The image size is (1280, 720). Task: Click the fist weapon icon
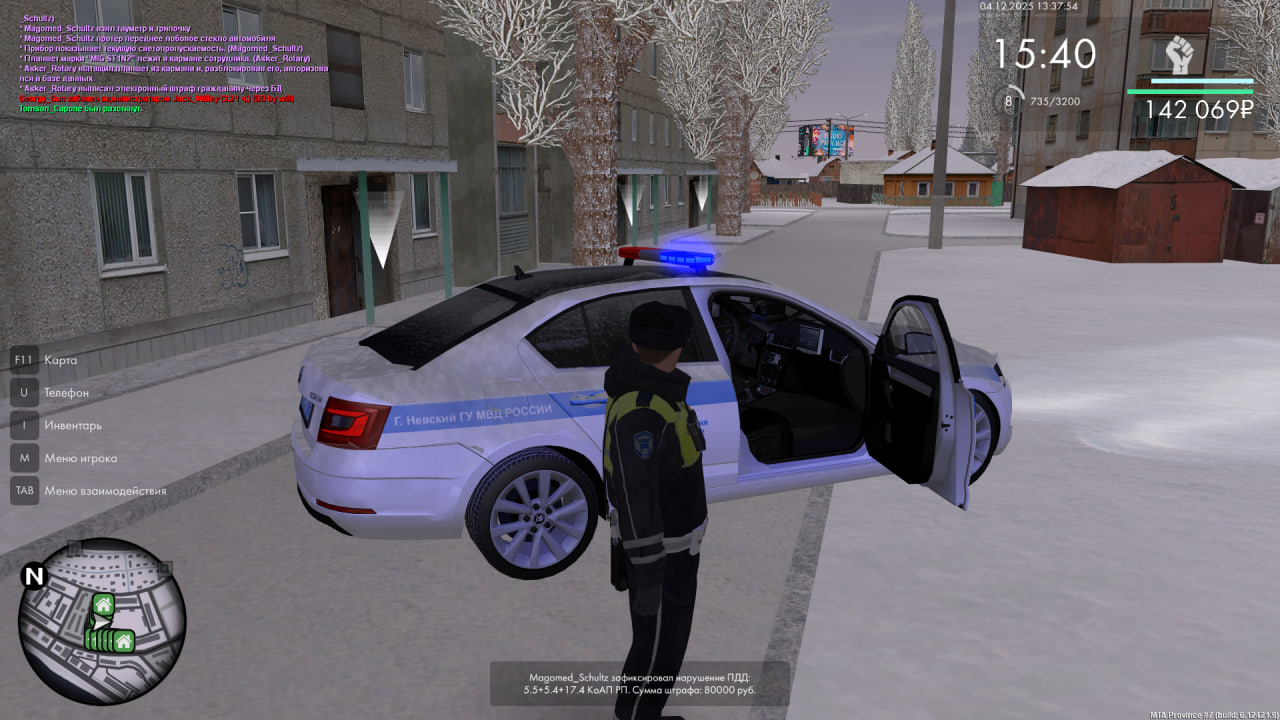(x=1181, y=54)
